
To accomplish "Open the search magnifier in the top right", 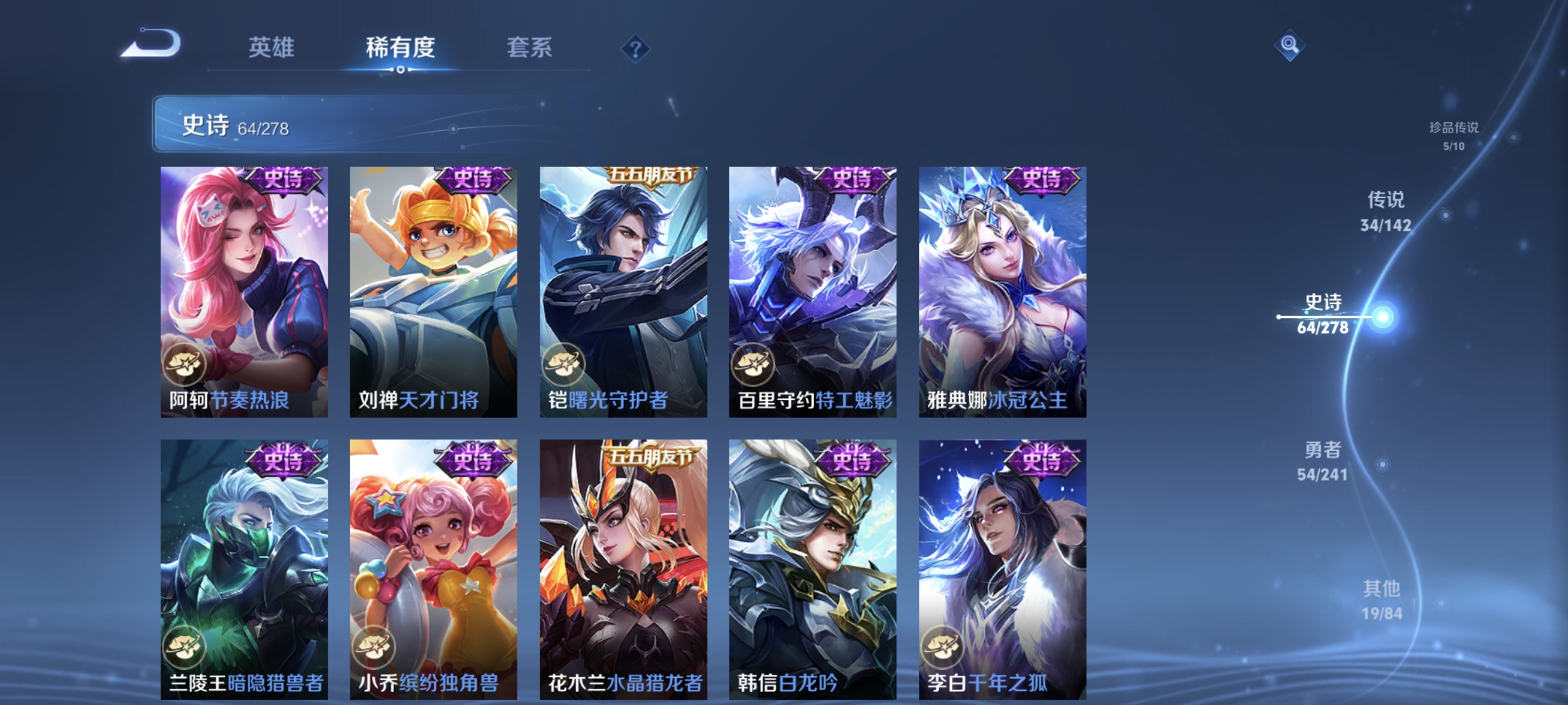I will [x=1290, y=45].
